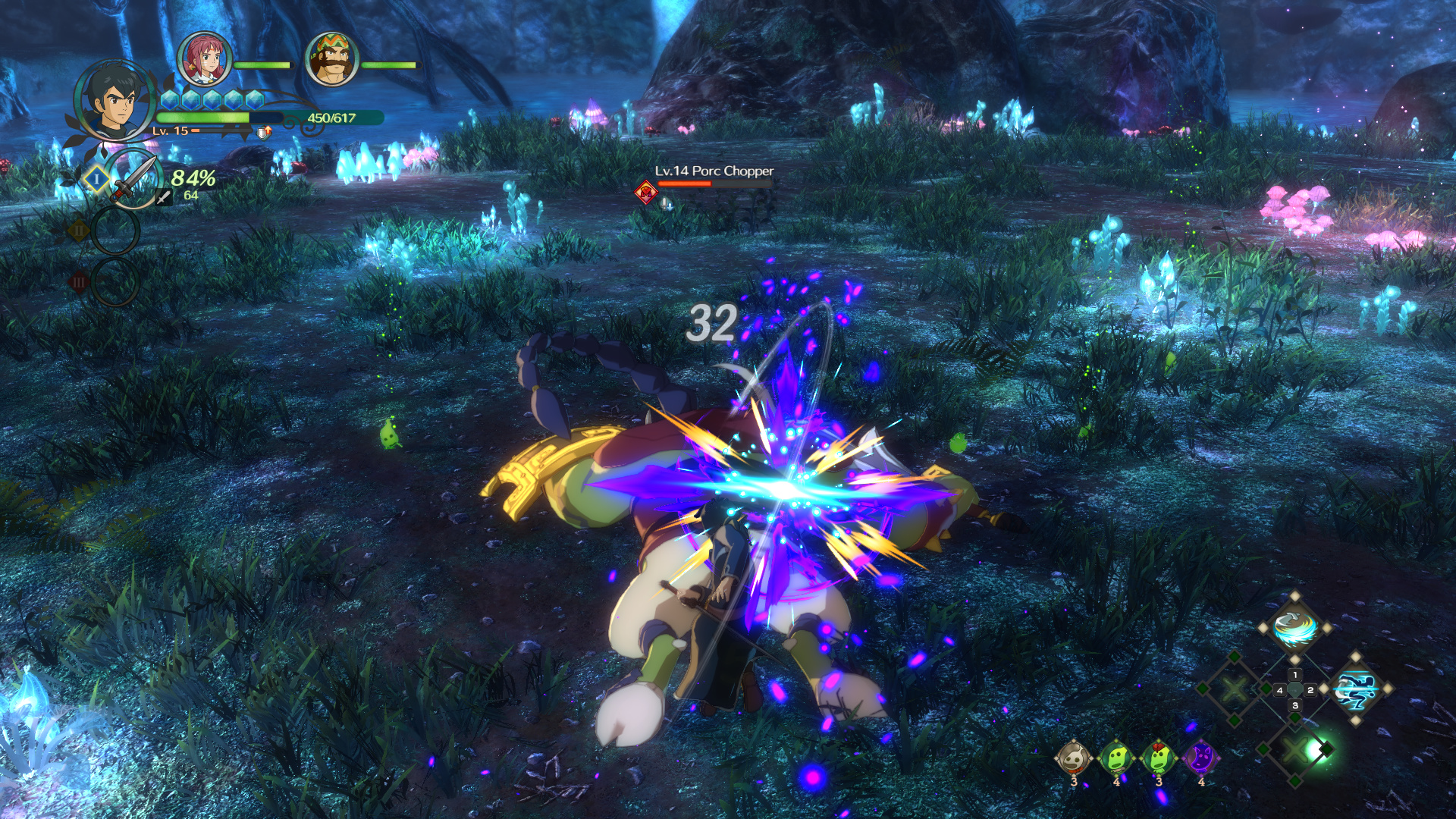
Task: Switch to the mustached bandana party member
Action: coord(331,59)
